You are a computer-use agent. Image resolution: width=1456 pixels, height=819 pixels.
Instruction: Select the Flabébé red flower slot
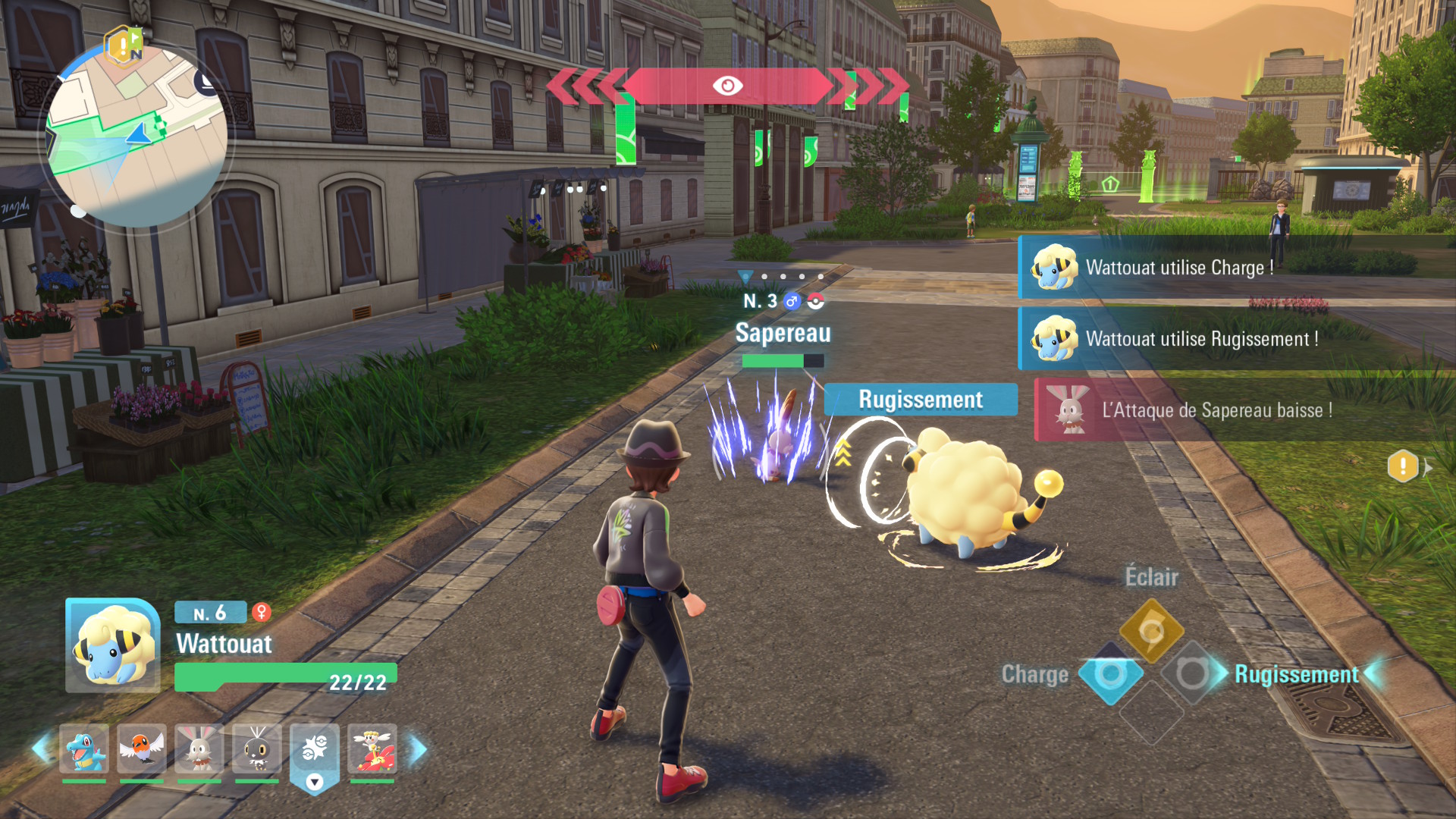click(372, 748)
